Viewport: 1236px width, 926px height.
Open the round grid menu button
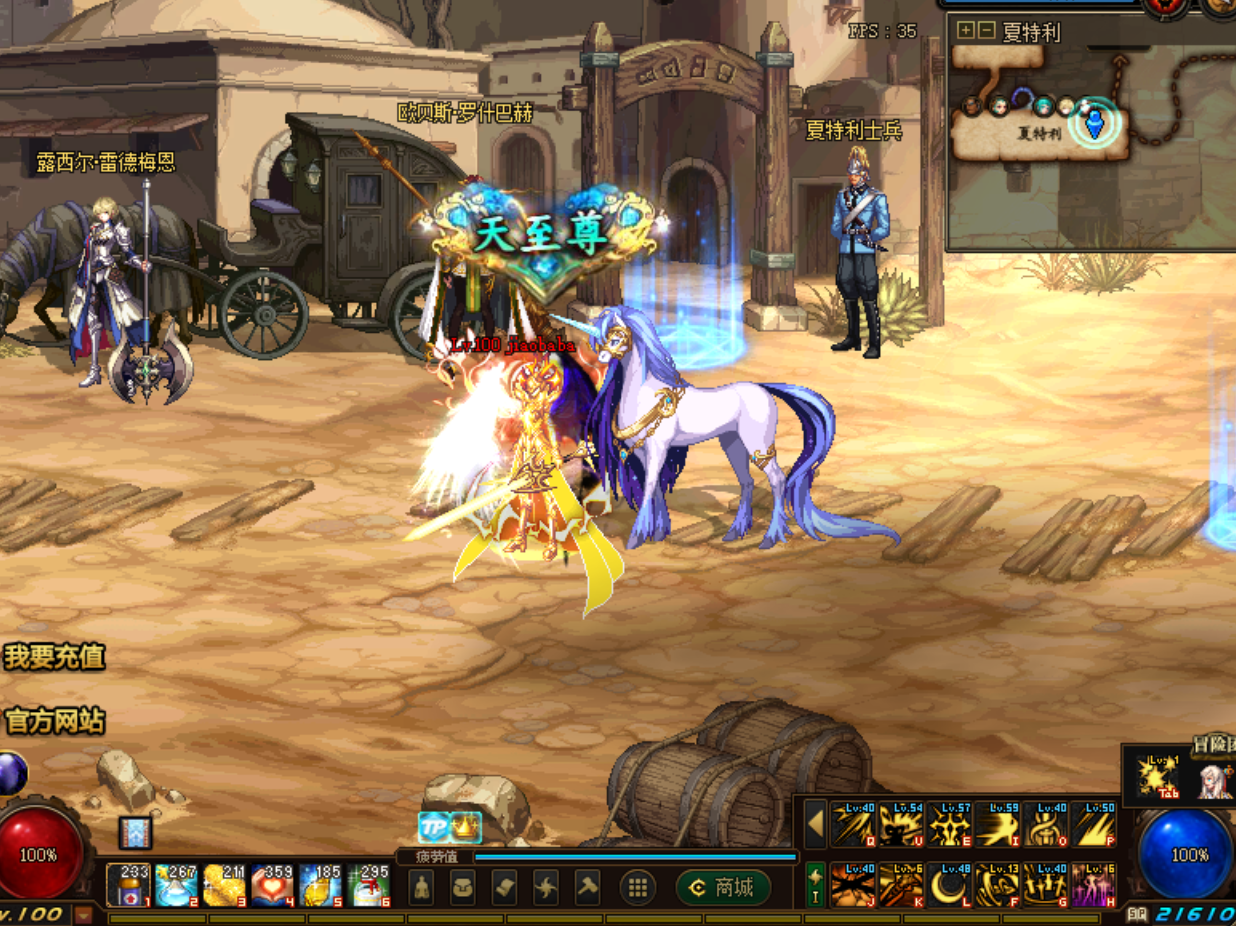pos(638,887)
